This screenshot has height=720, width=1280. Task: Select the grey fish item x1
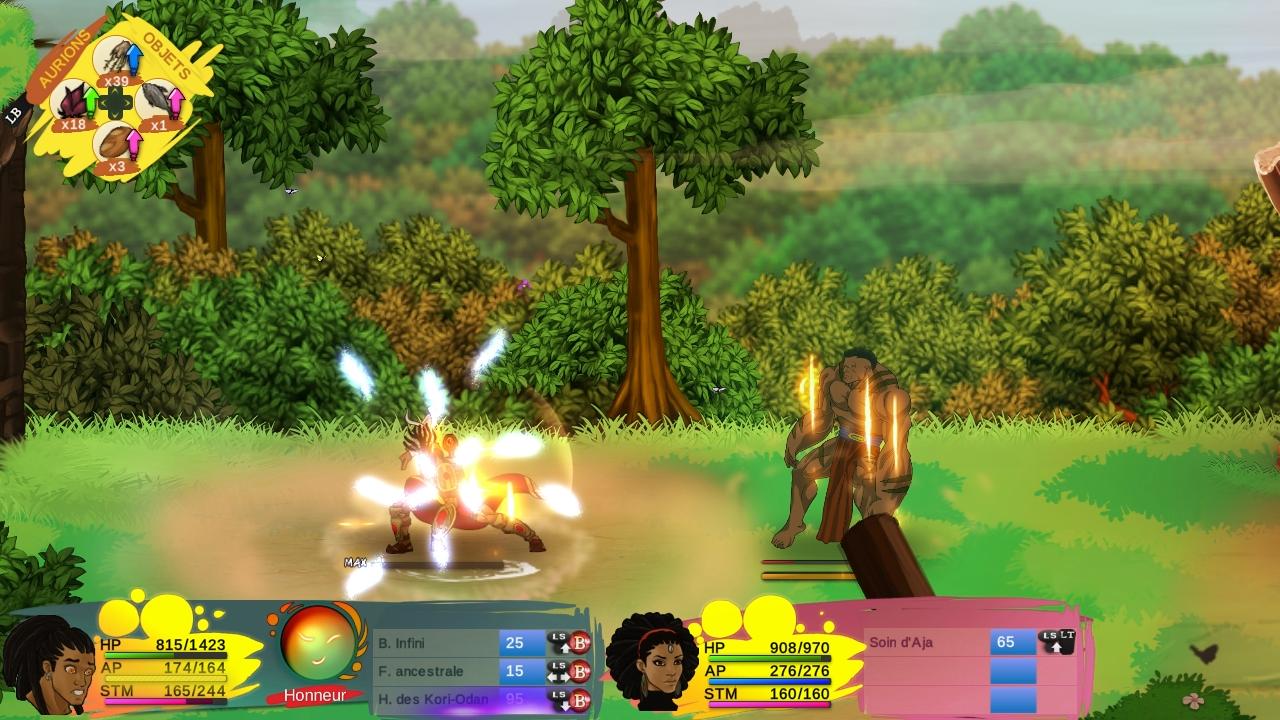157,102
